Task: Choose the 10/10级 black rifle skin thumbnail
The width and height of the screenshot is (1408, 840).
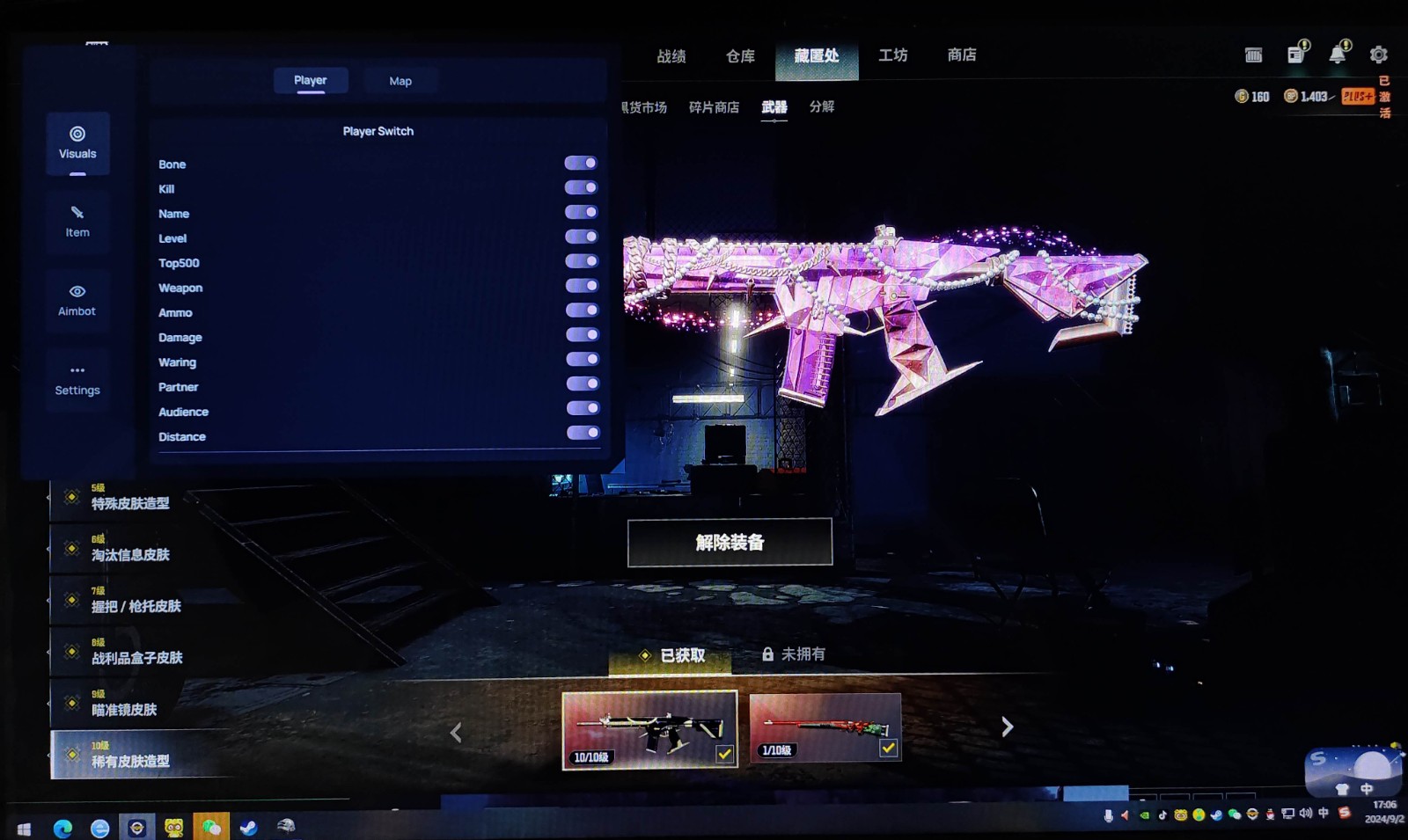Action: pyautogui.click(x=649, y=729)
